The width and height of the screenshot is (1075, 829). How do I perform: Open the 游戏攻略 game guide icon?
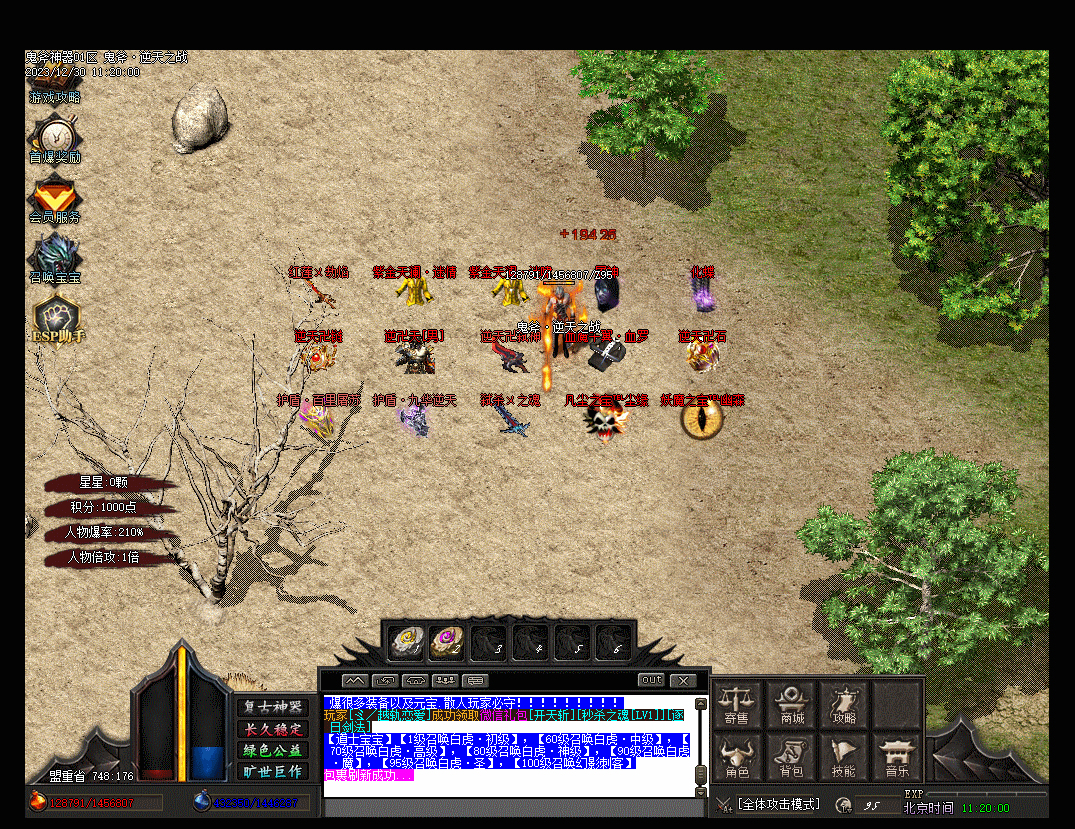tap(54, 97)
